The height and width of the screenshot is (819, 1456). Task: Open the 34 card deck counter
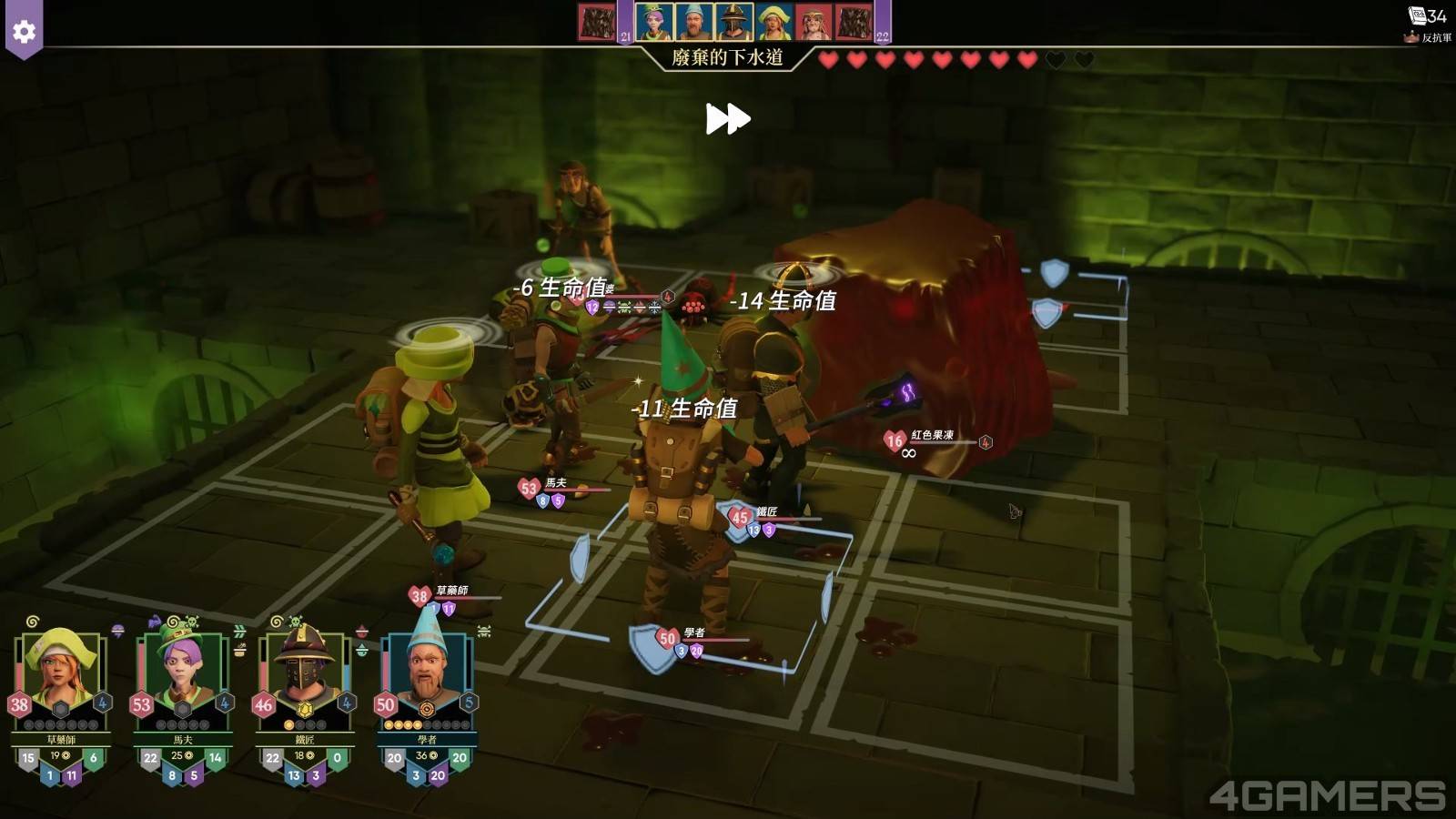point(1426,15)
